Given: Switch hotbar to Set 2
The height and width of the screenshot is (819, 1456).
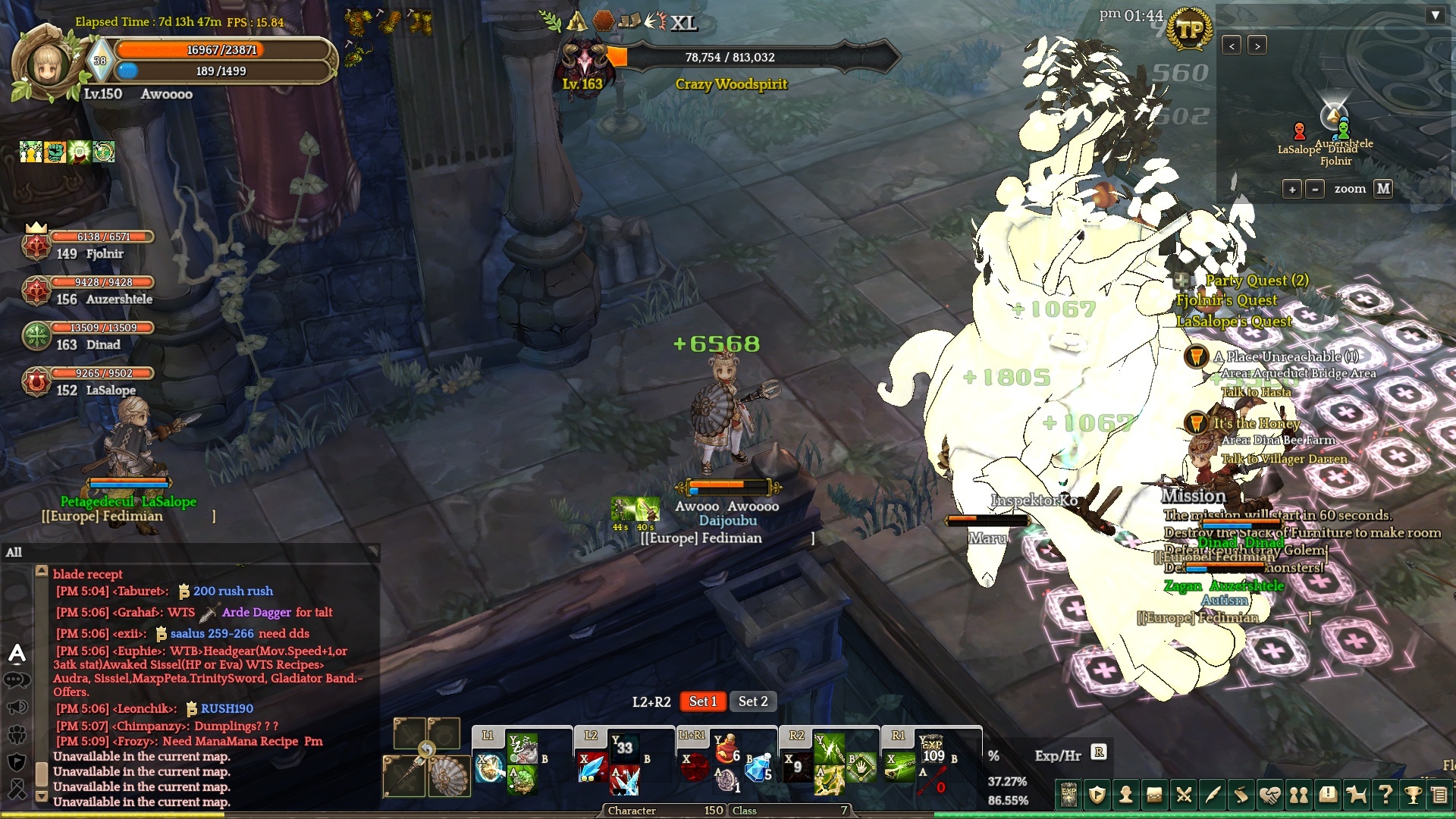Looking at the screenshot, I should (753, 701).
